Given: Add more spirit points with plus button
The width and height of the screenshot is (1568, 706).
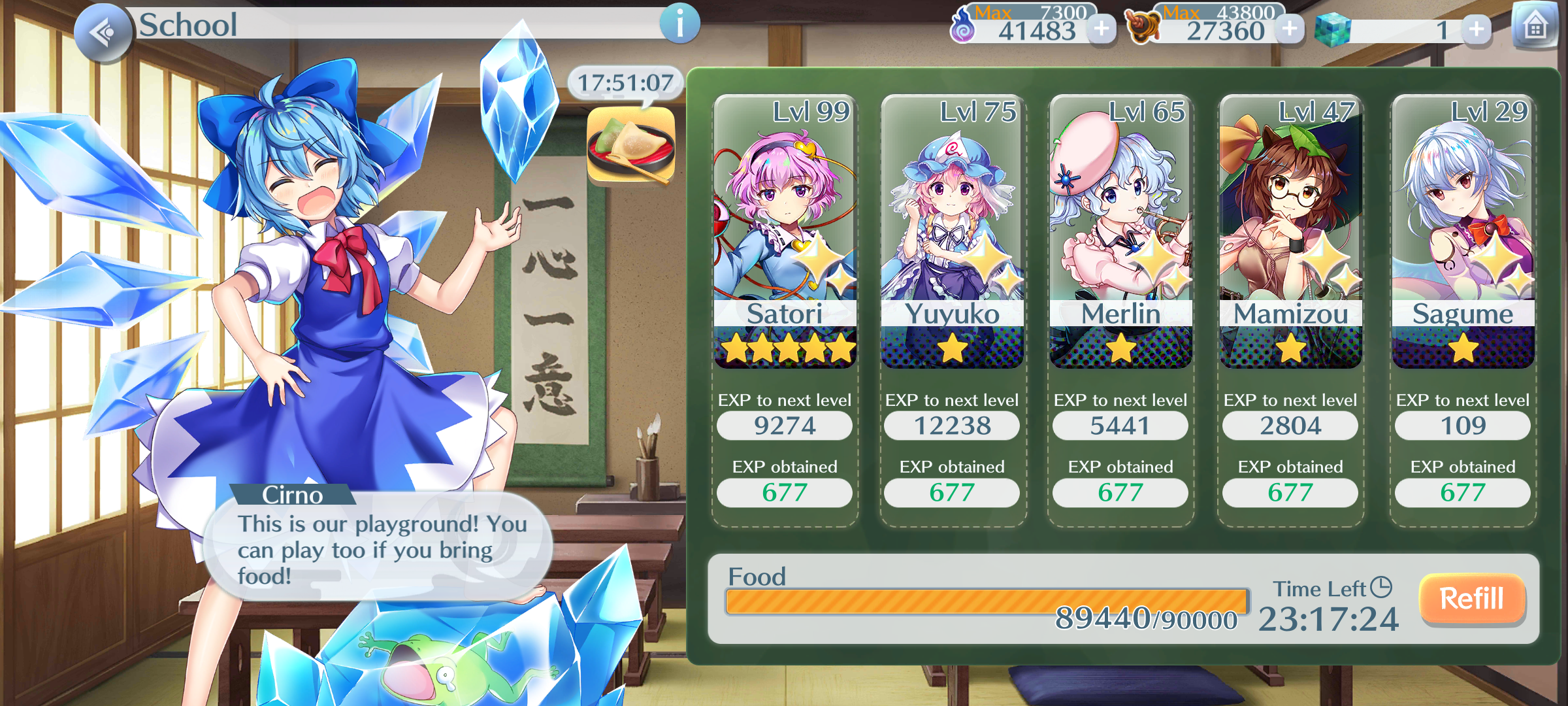Looking at the screenshot, I should tap(1102, 29).
